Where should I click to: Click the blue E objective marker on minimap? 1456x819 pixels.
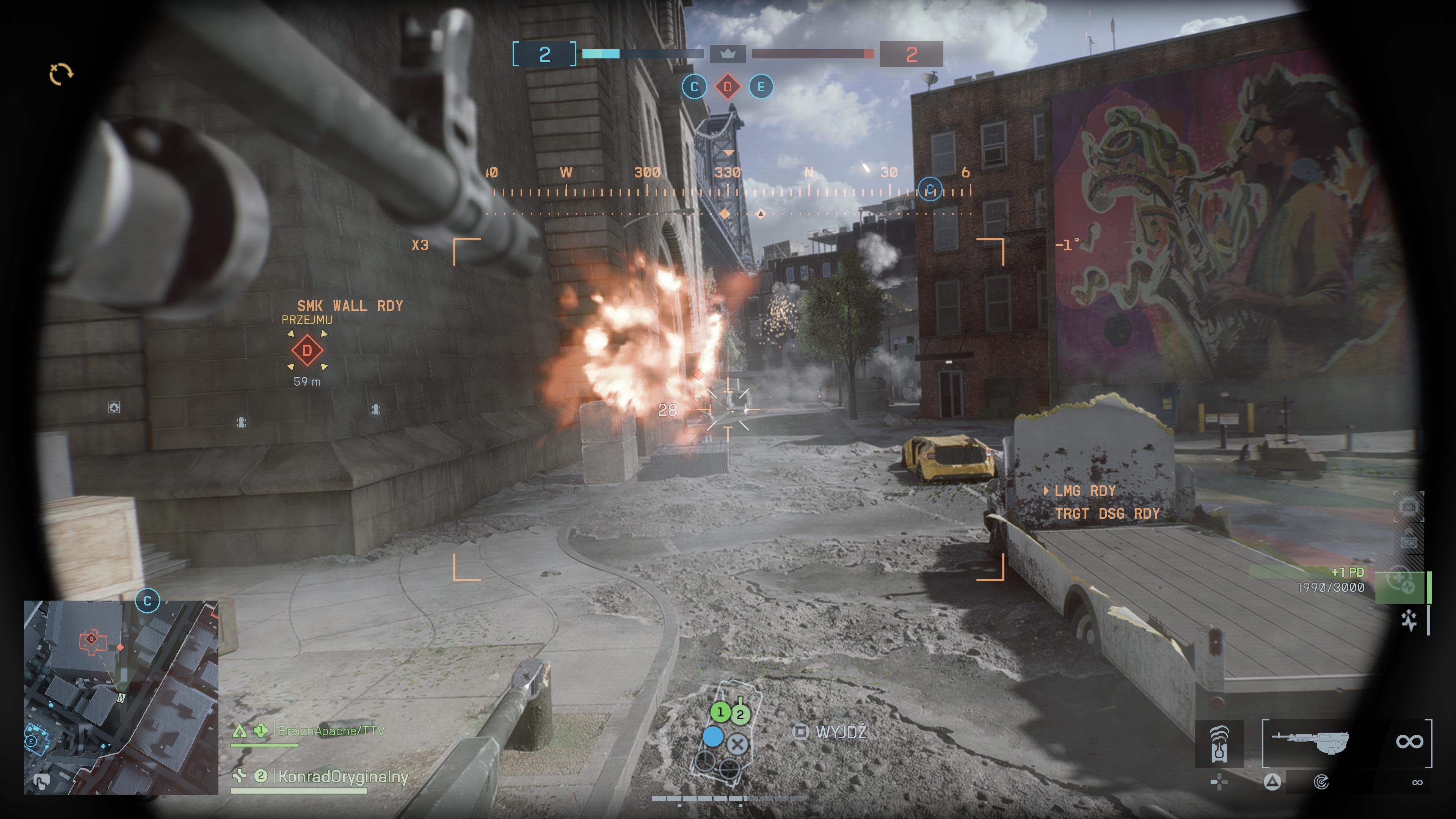tap(31, 741)
